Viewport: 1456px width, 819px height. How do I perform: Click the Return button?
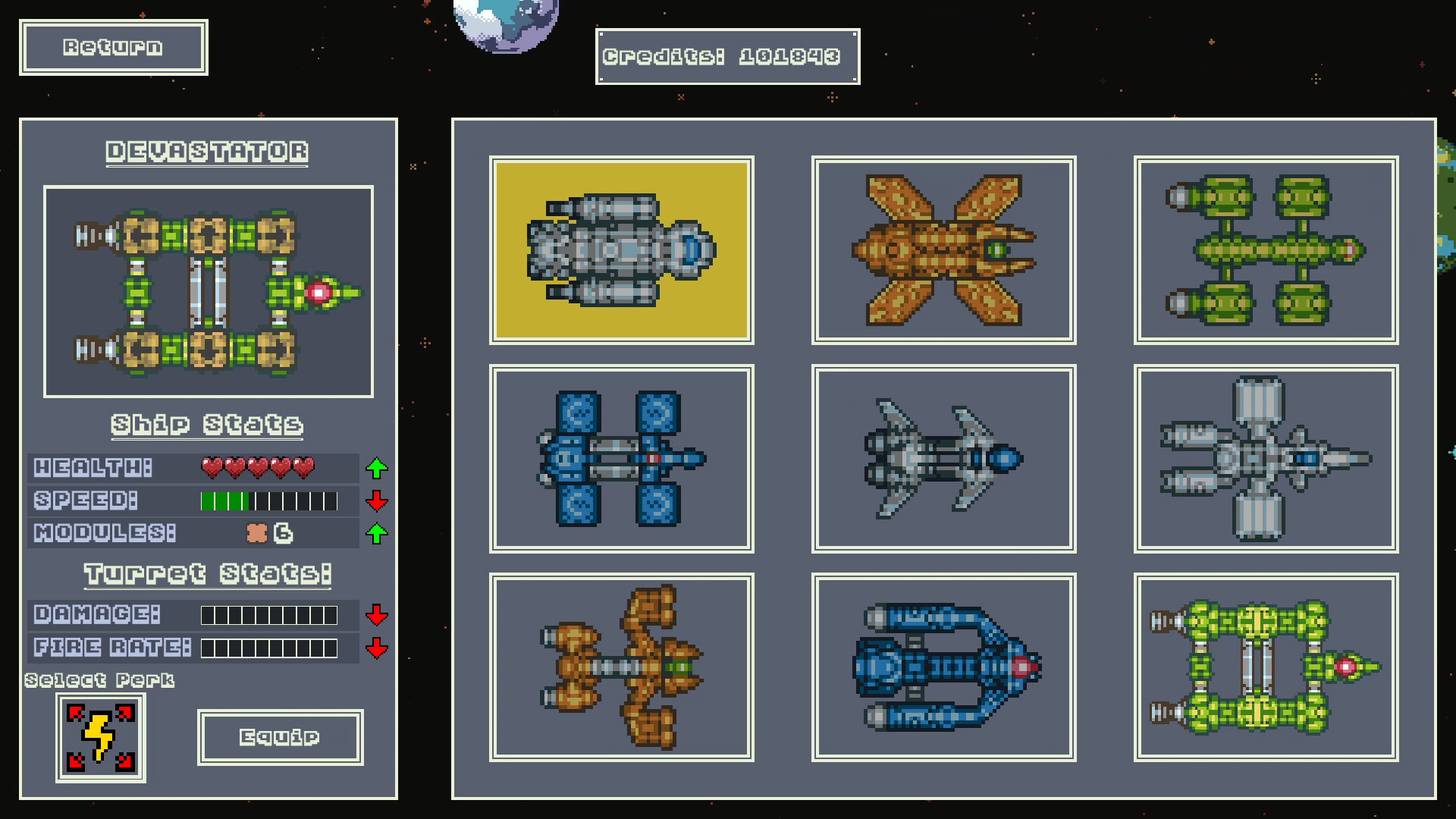(x=113, y=48)
